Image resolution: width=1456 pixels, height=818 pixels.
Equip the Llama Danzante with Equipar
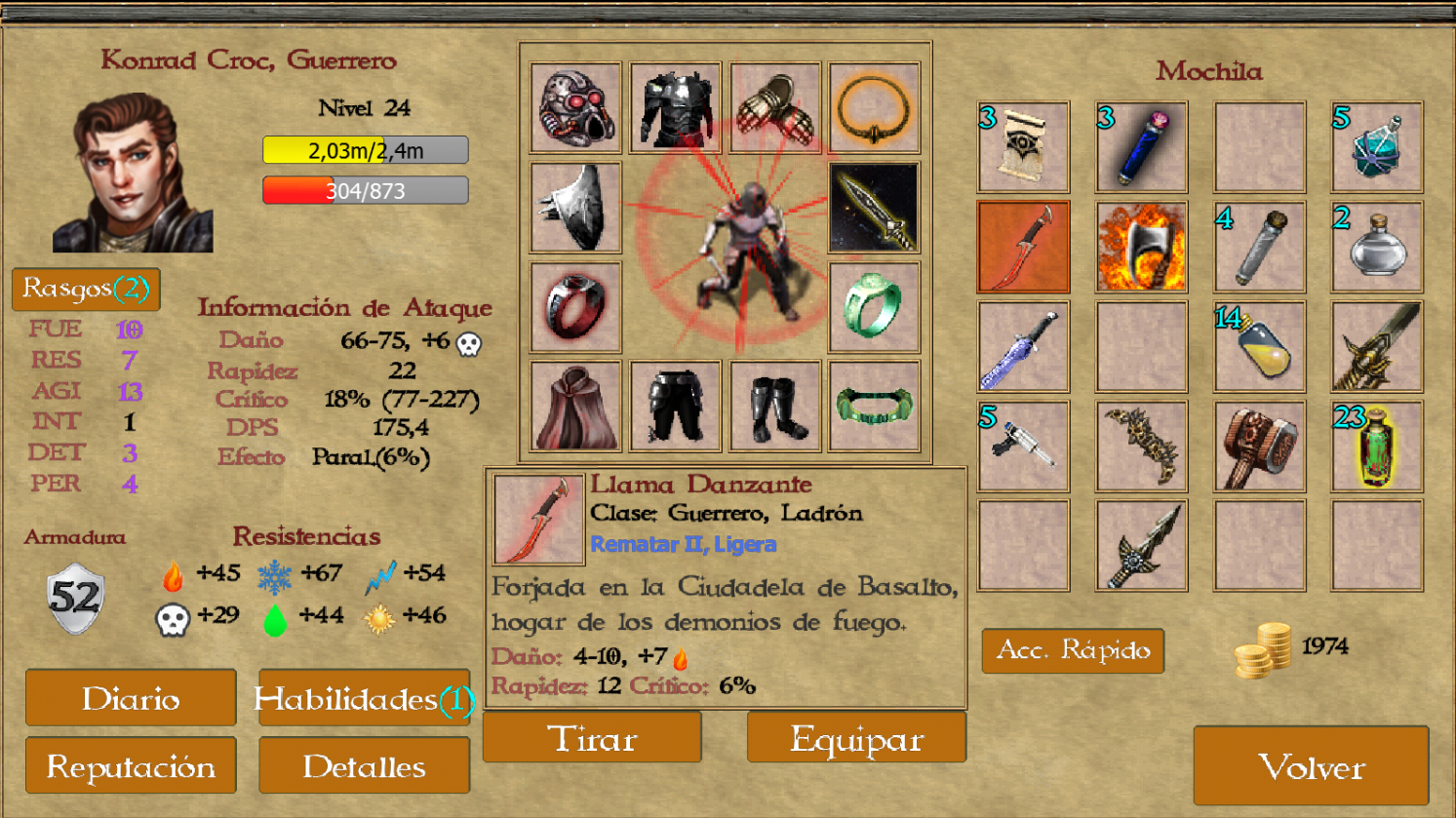coord(856,738)
